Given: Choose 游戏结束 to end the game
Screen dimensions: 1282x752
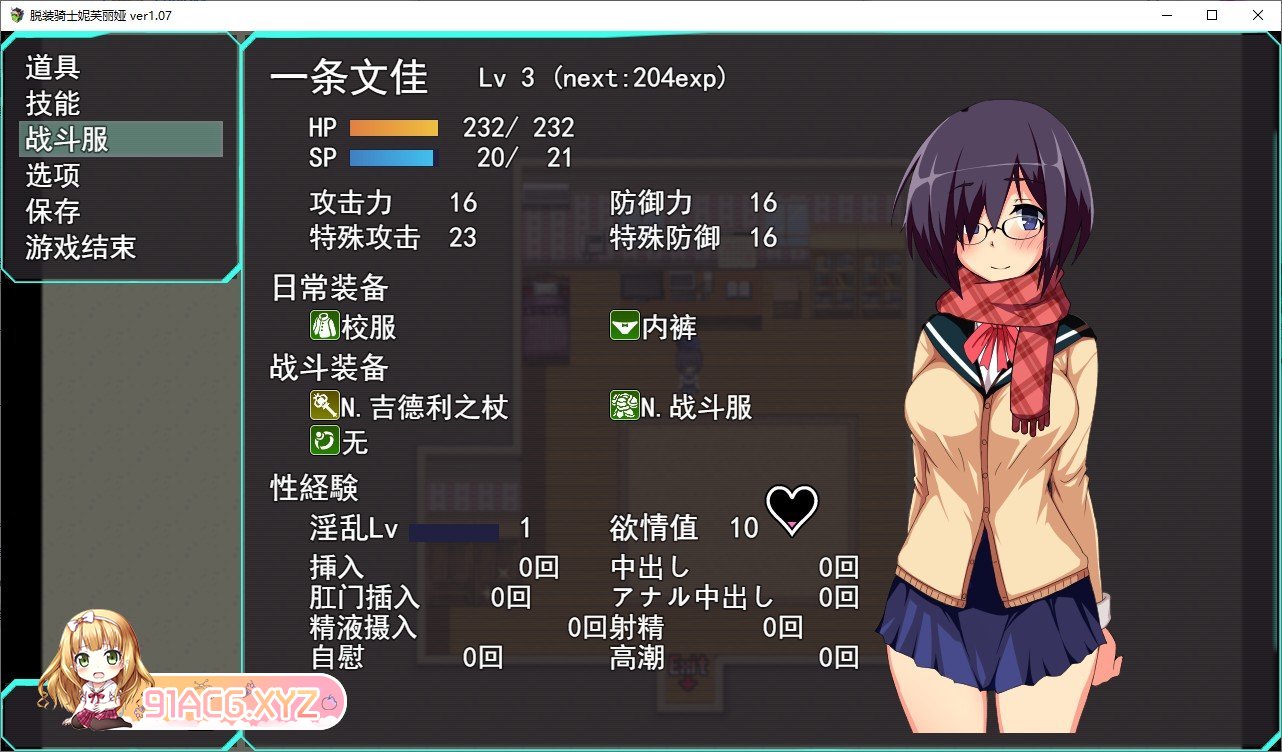Looking at the screenshot, I should point(81,248).
